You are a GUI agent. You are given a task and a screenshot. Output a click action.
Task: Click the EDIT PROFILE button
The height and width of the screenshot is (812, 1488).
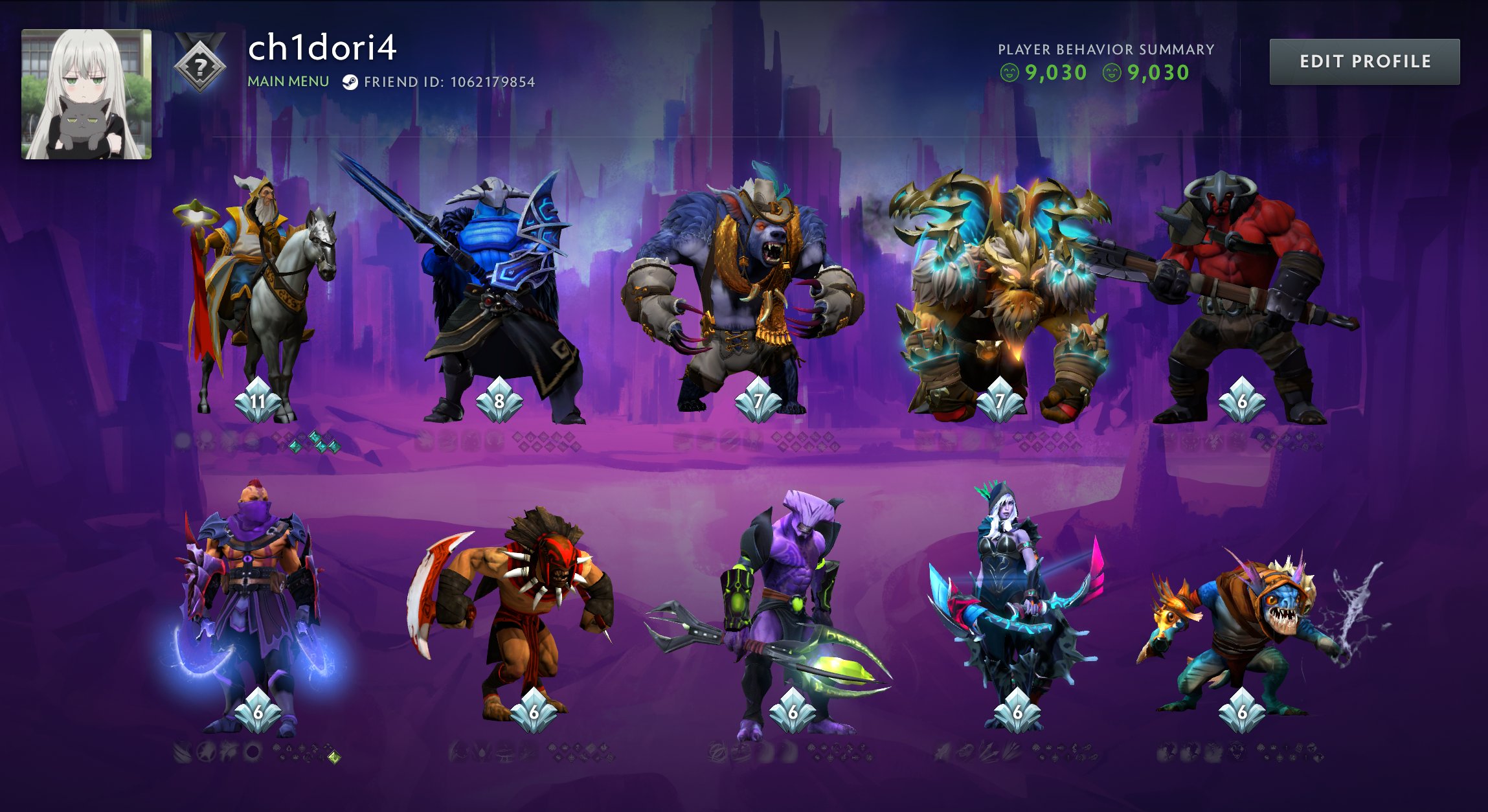click(1364, 62)
